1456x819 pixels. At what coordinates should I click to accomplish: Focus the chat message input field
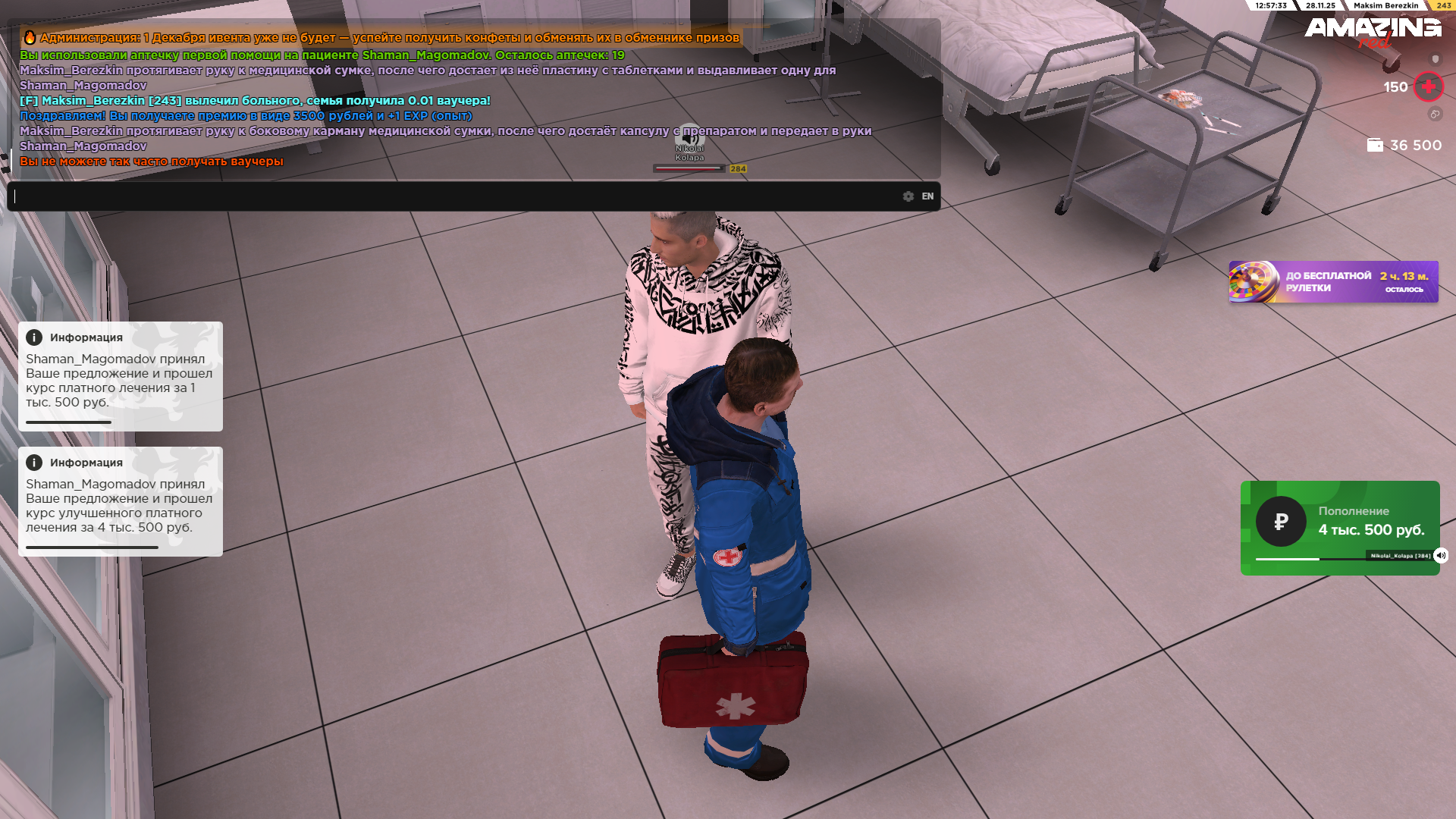tap(455, 196)
